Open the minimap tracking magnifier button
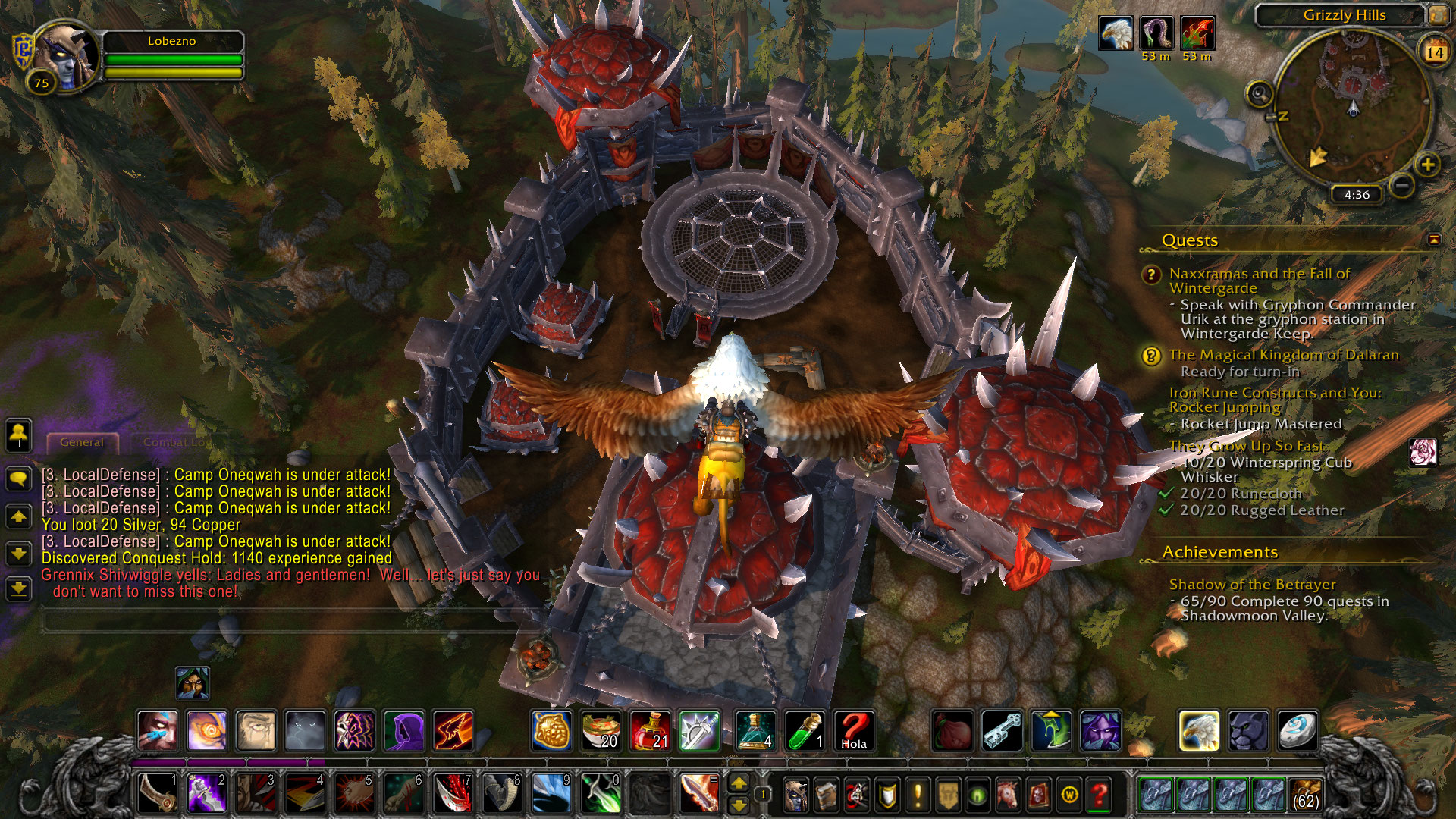 (x=1259, y=94)
